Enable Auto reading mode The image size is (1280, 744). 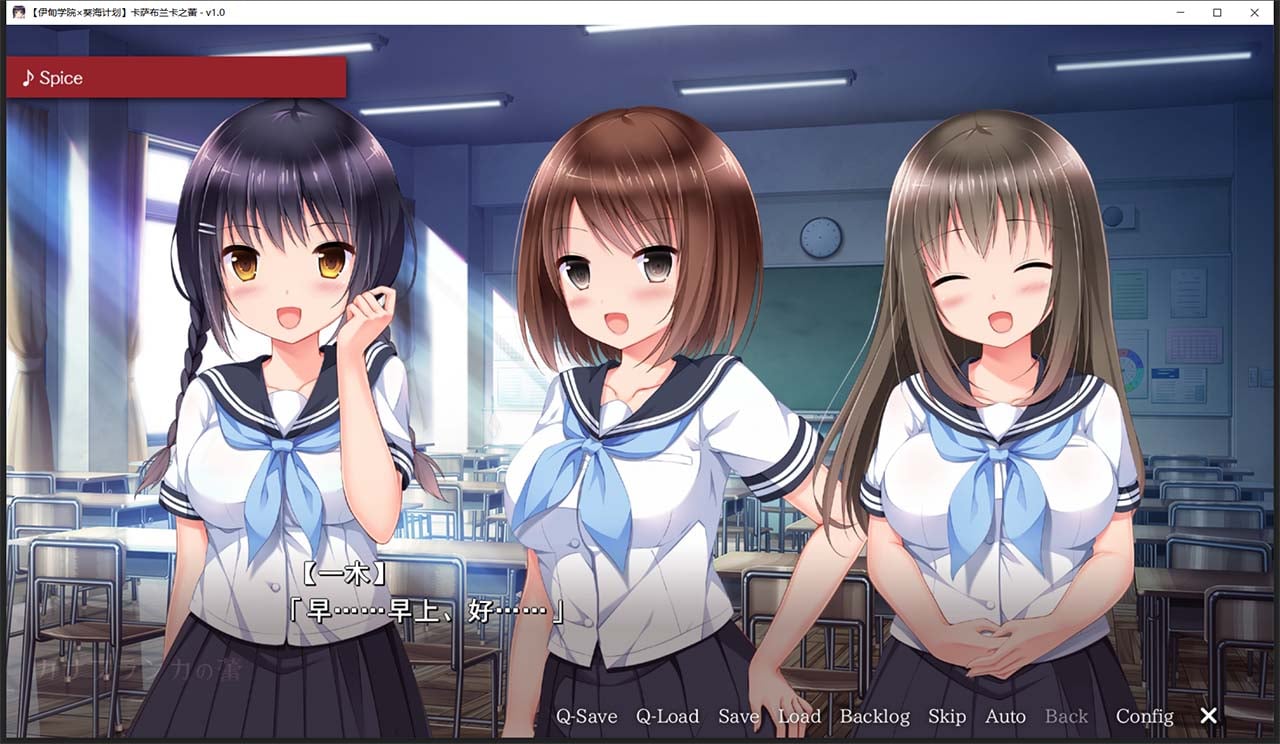coord(1005,716)
